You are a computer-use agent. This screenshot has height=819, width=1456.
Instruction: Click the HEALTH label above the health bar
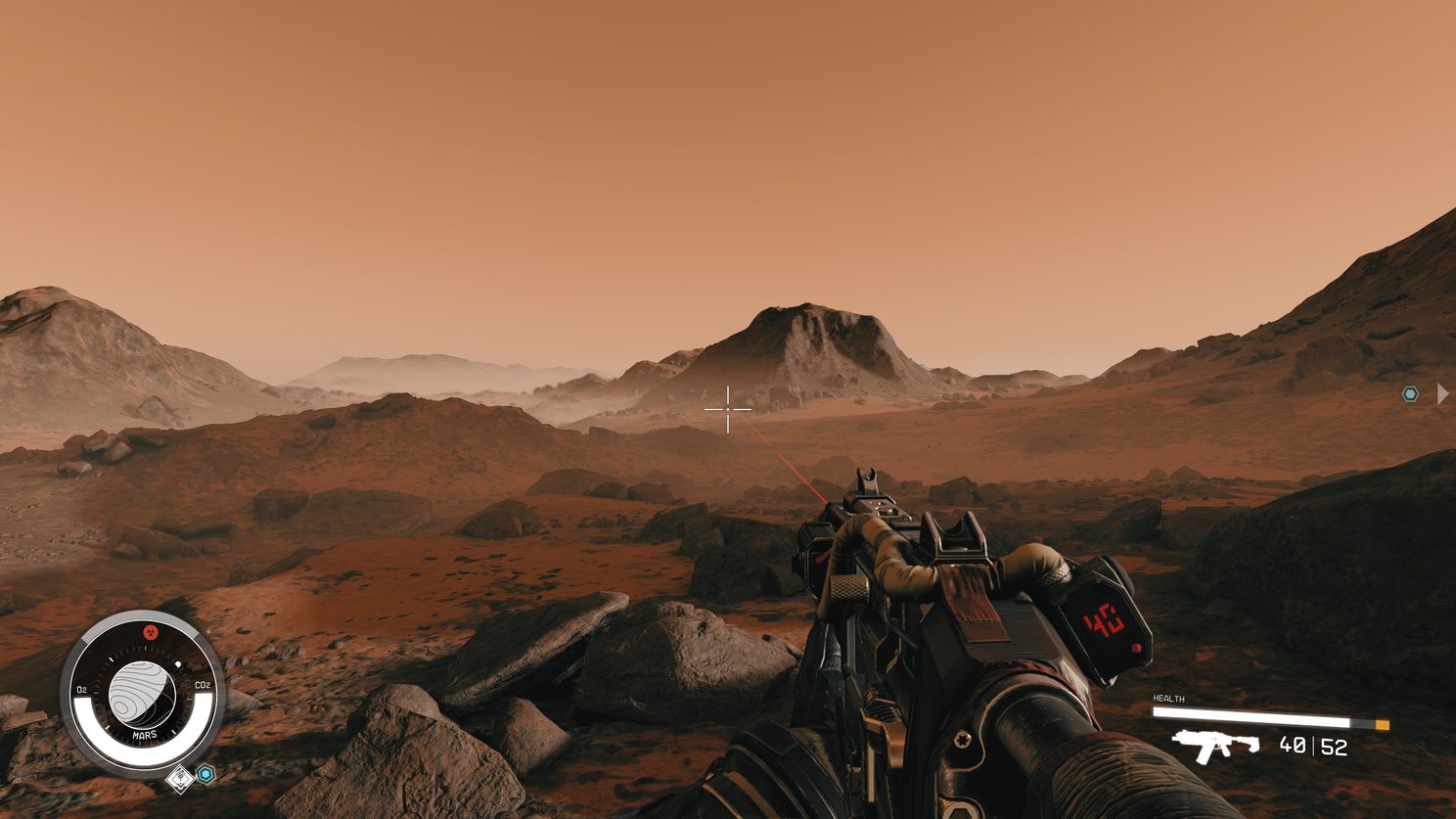pos(1168,699)
